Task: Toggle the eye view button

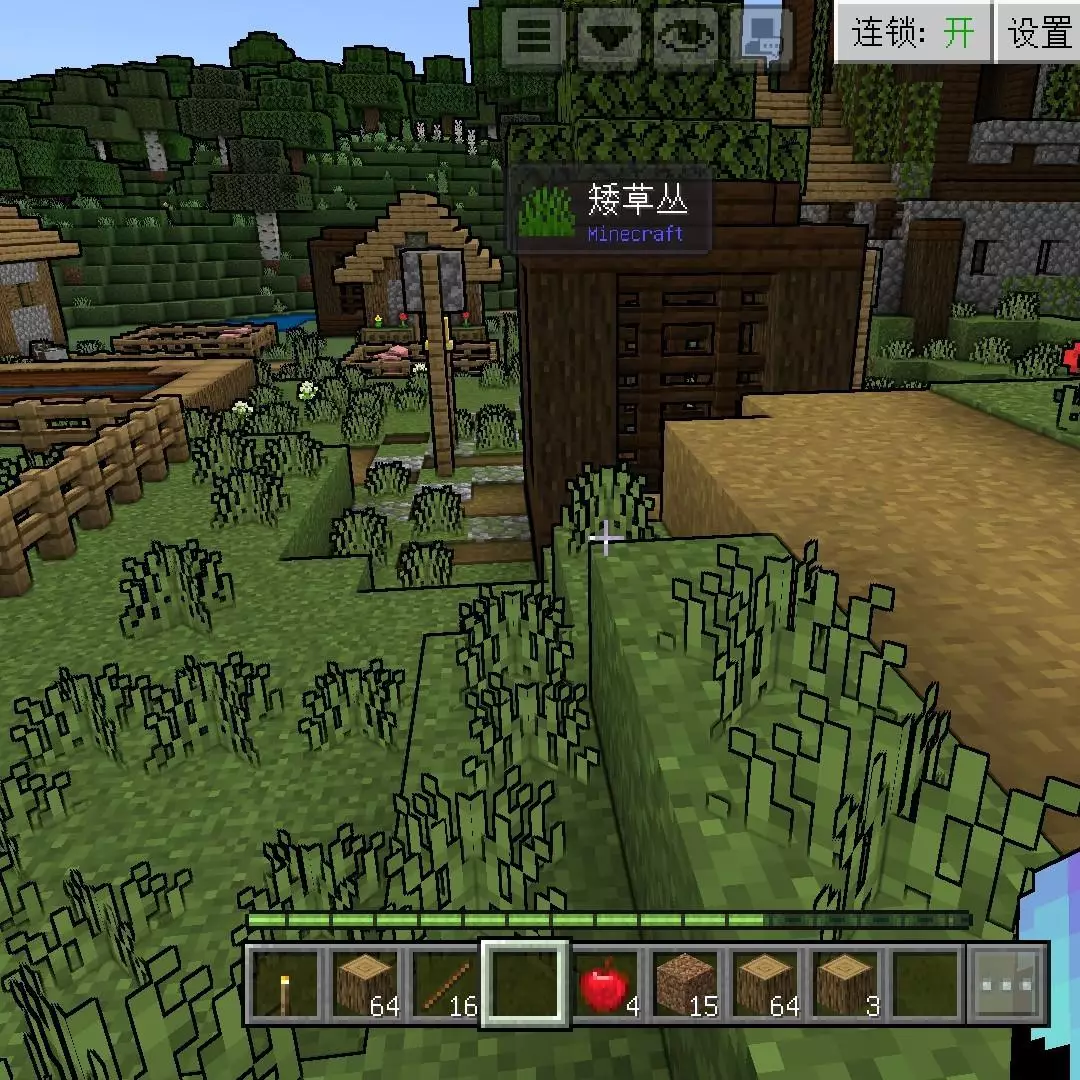Action: click(687, 37)
